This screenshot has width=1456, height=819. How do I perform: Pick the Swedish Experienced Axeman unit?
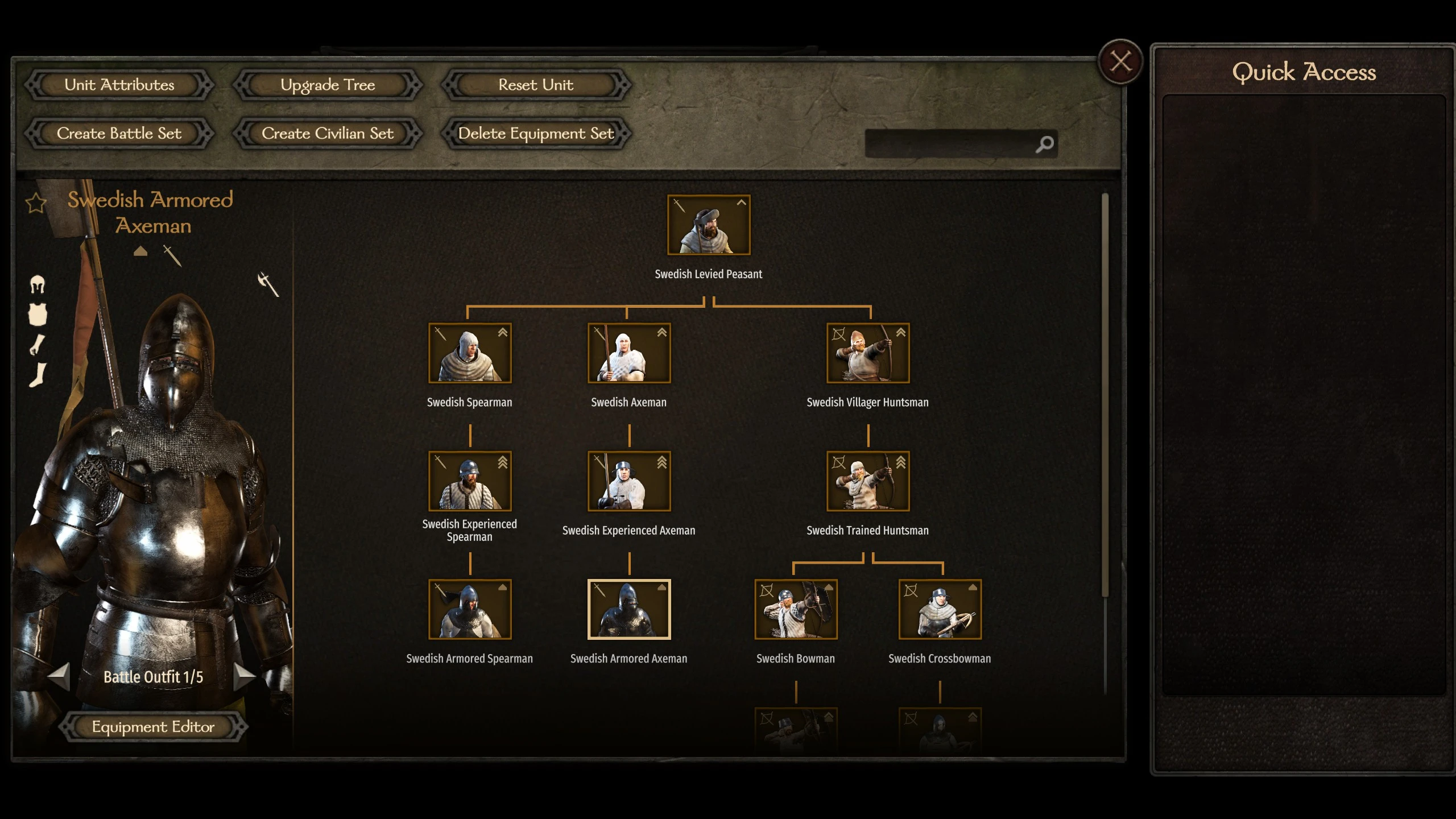point(629,481)
